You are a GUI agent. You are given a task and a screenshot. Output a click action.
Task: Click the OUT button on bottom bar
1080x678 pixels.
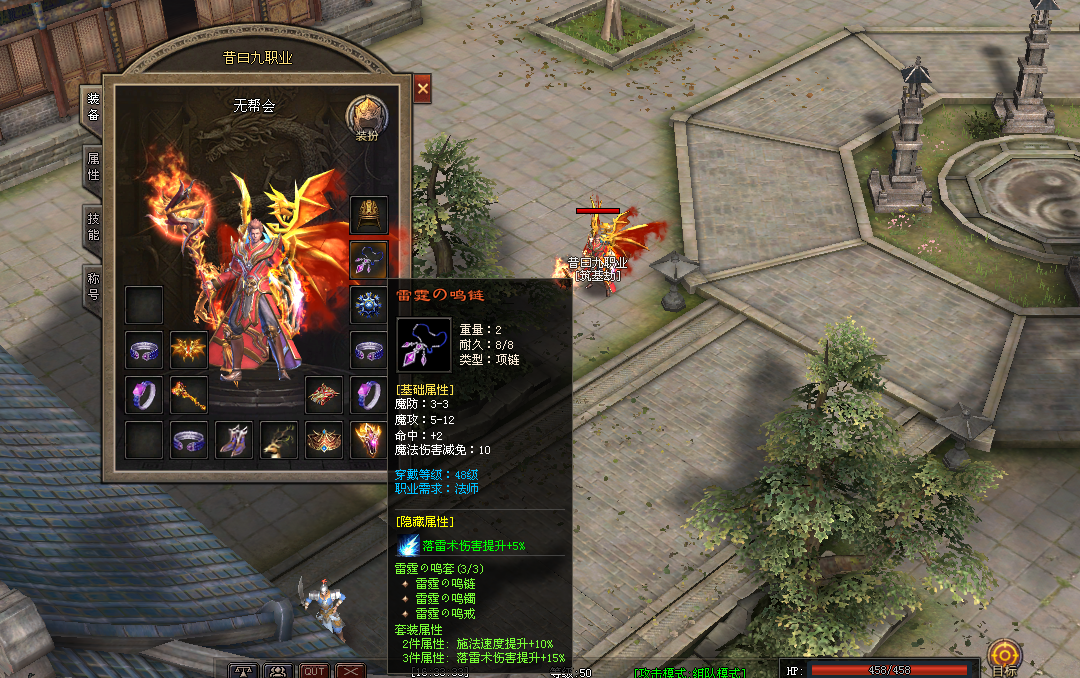pos(315,671)
